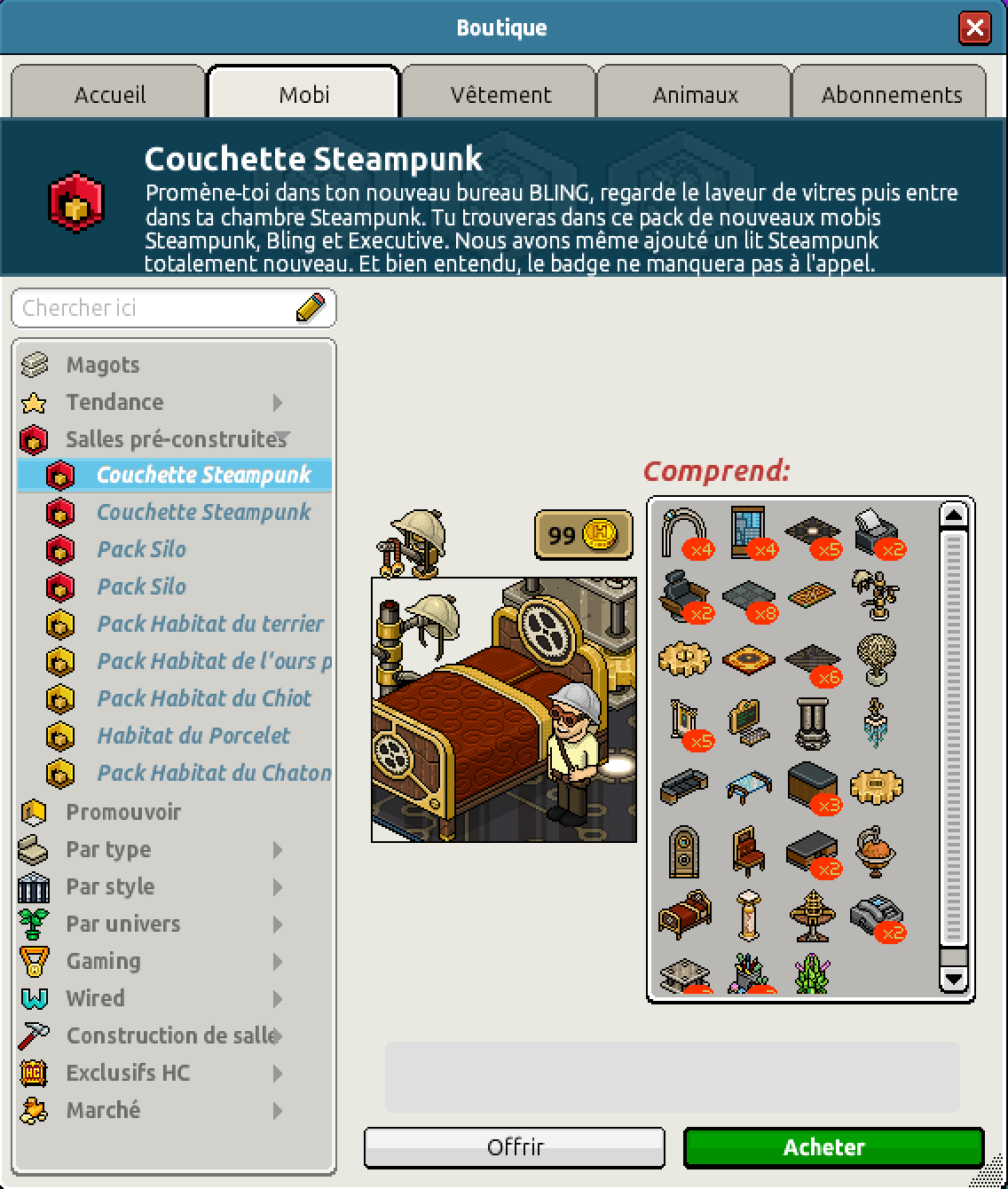
Task: Open the Wired category
Action: pyautogui.click(x=95, y=998)
